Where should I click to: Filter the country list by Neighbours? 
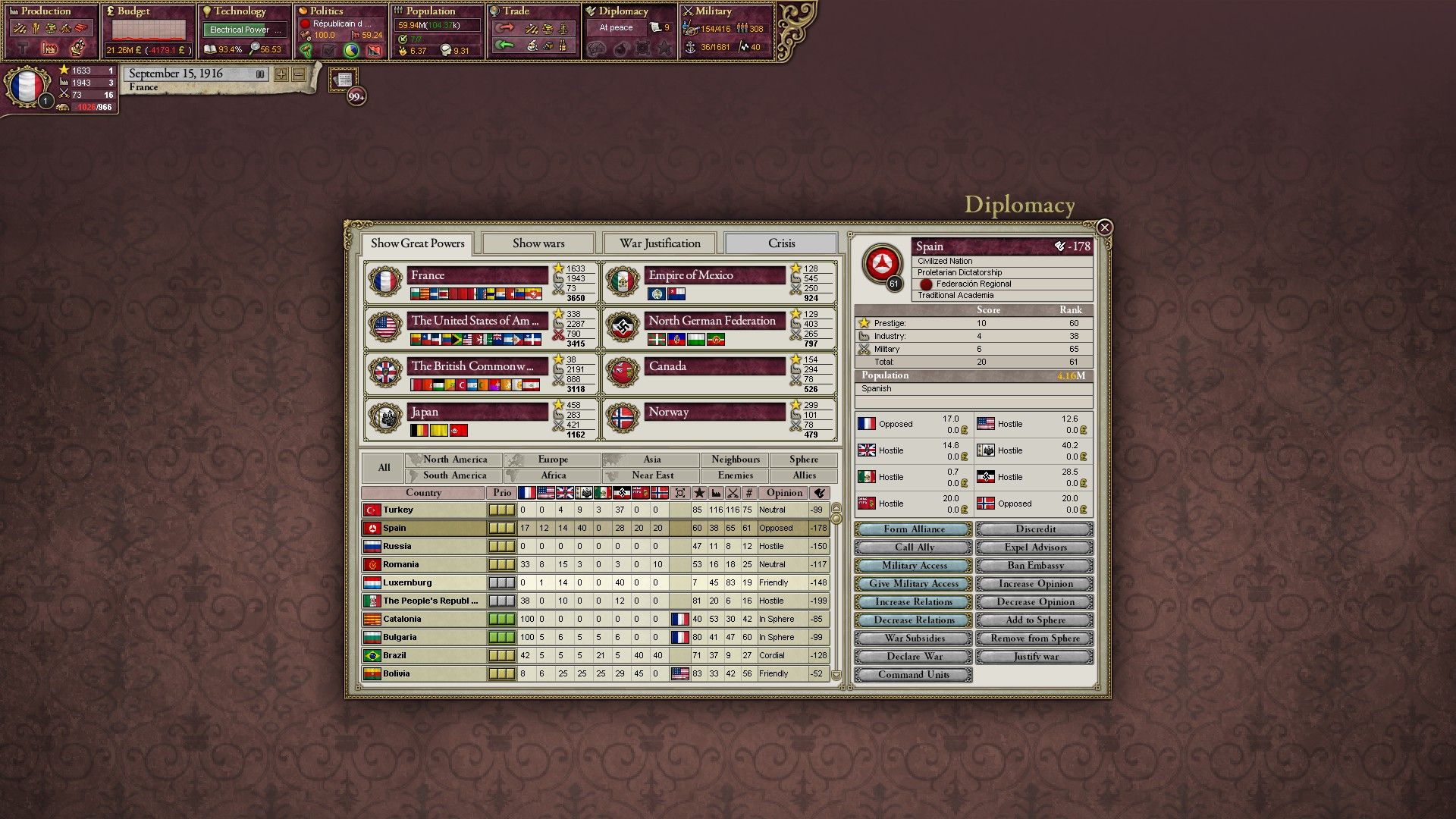point(734,459)
